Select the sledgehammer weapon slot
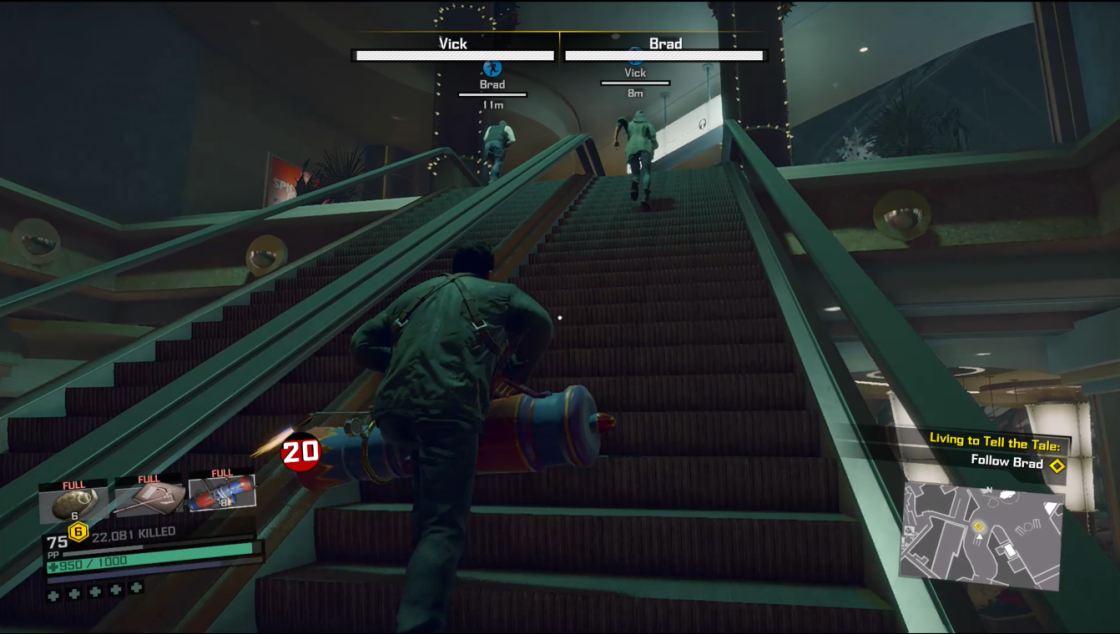The height and width of the screenshot is (634, 1120). pyautogui.click(x=148, y=496)
